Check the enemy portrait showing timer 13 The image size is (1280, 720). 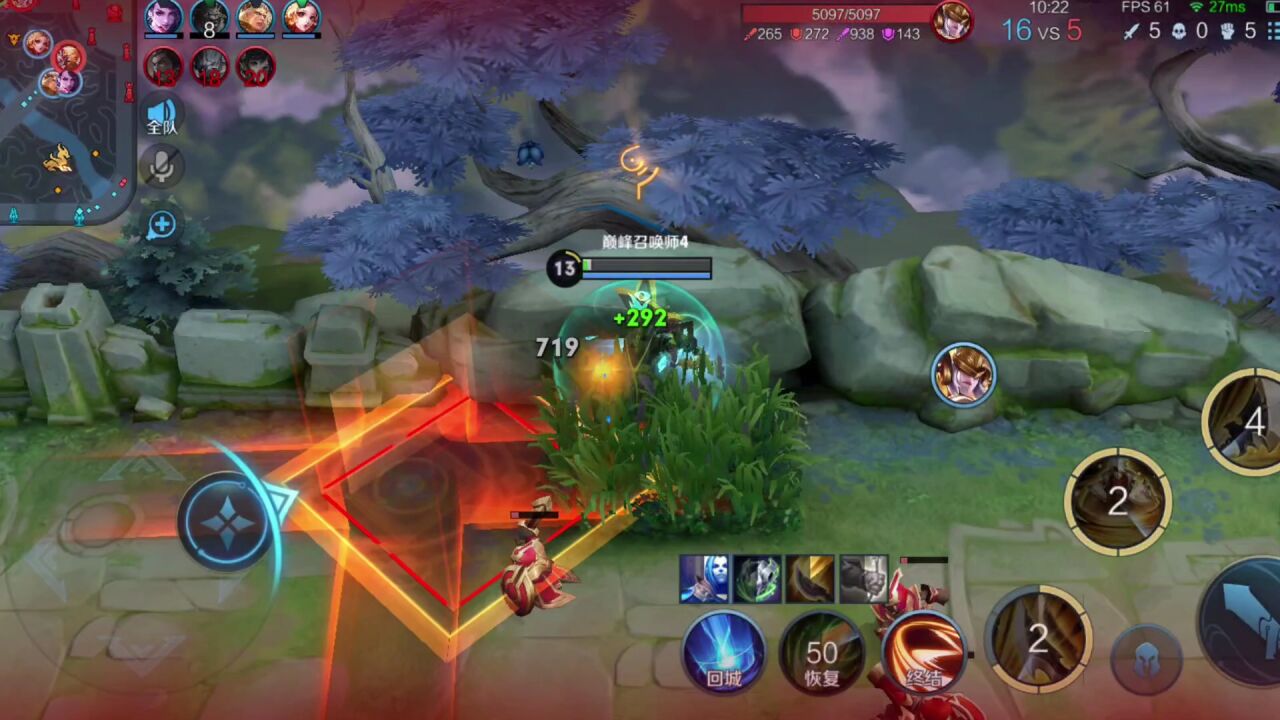(x=163, y=67)
